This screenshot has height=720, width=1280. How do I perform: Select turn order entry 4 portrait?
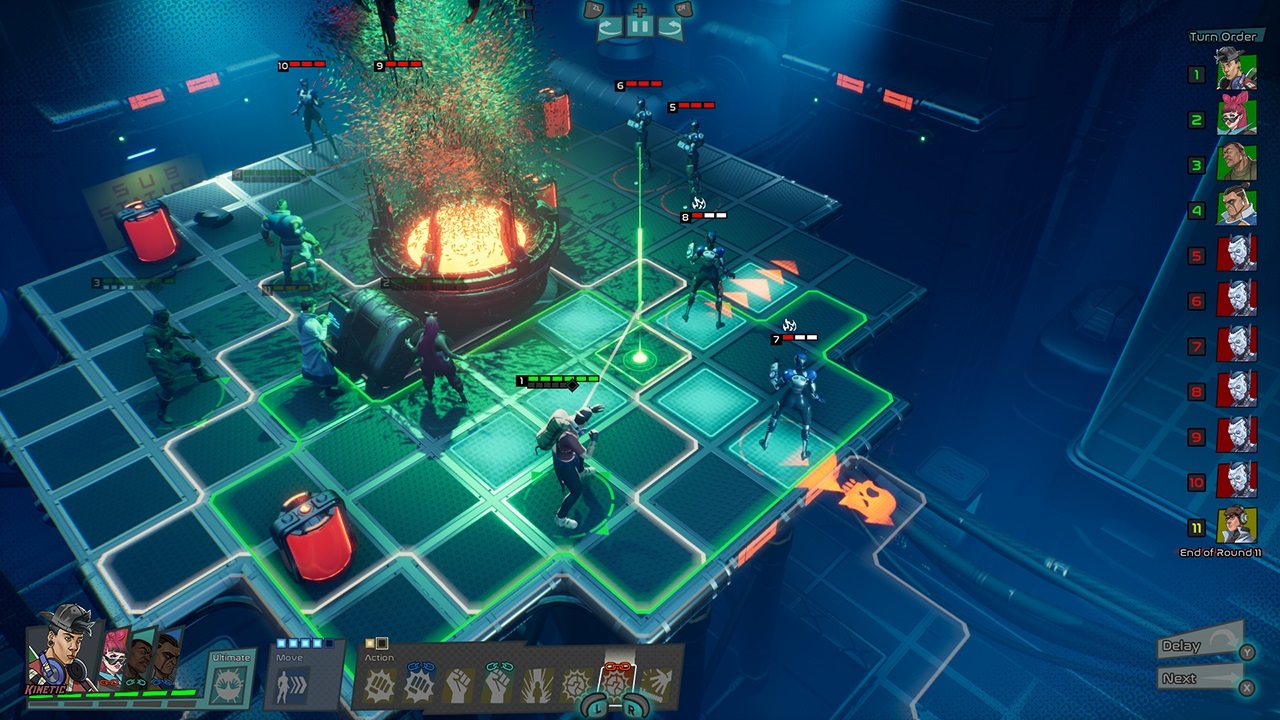point(1236,208)
